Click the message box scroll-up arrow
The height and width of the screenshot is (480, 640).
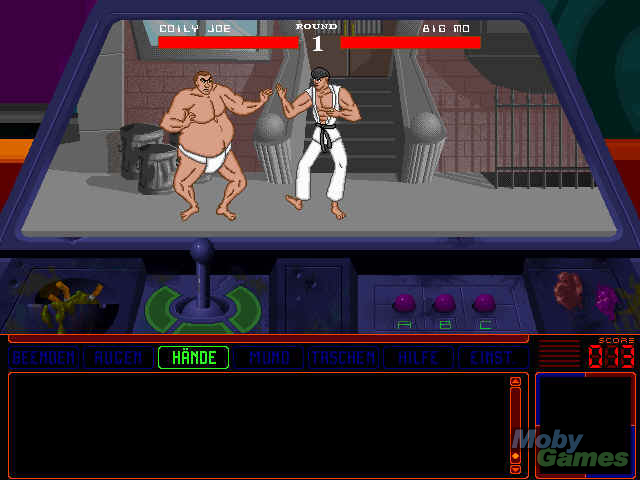(x=516, y=381)
